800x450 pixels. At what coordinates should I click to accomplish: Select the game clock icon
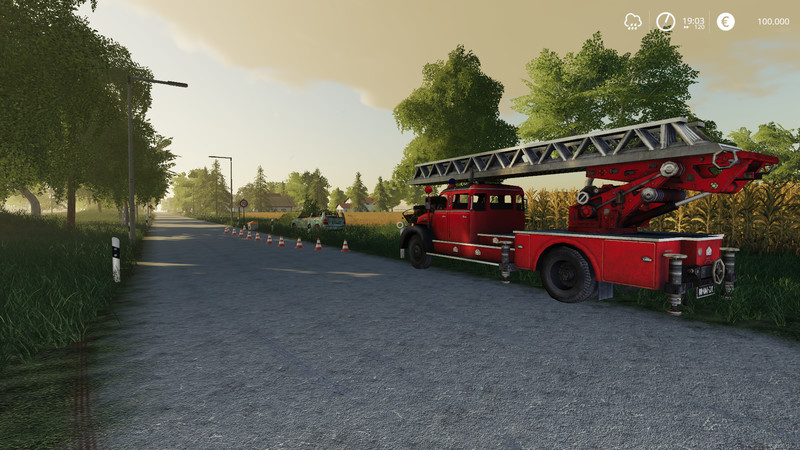tap(665, 21)
